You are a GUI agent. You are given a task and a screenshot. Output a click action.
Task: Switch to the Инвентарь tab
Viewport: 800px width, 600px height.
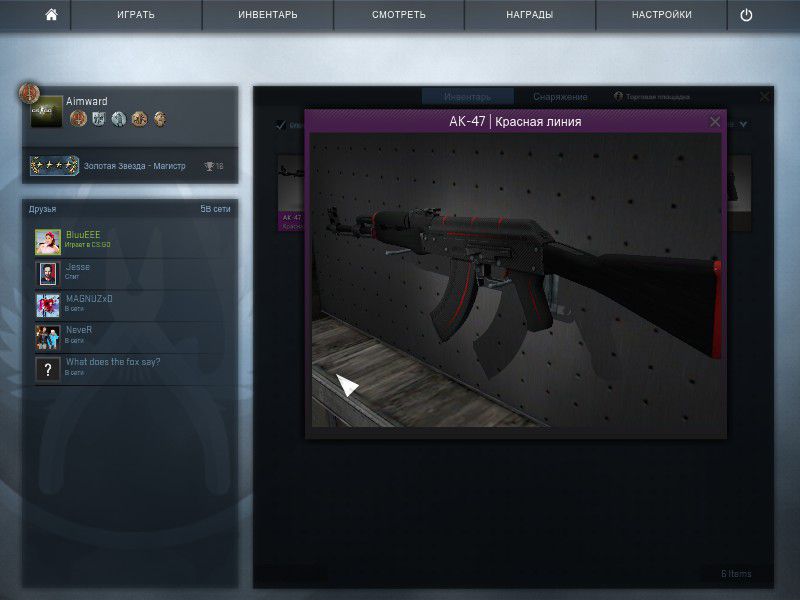[467, 97]
